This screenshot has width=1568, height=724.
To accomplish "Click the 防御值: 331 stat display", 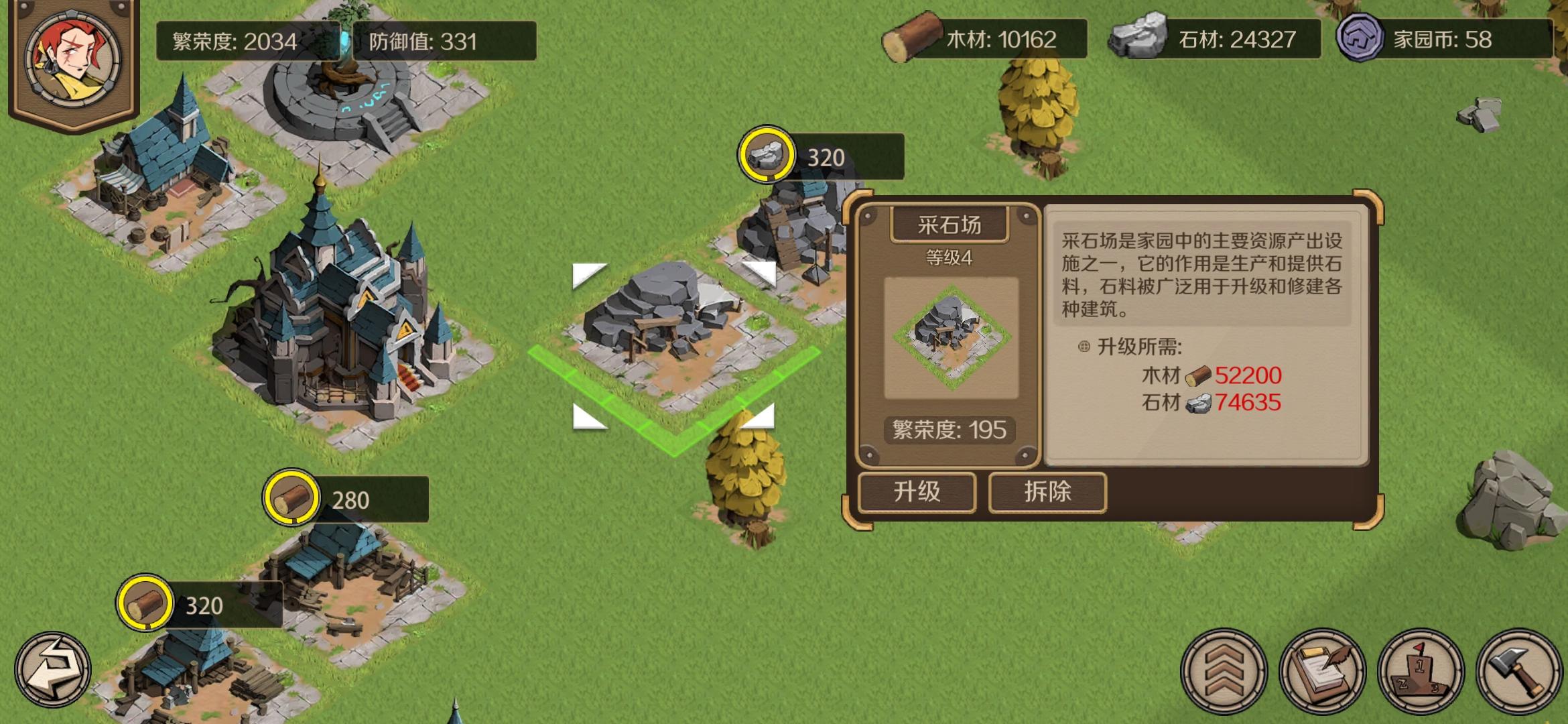I will 422,39.
